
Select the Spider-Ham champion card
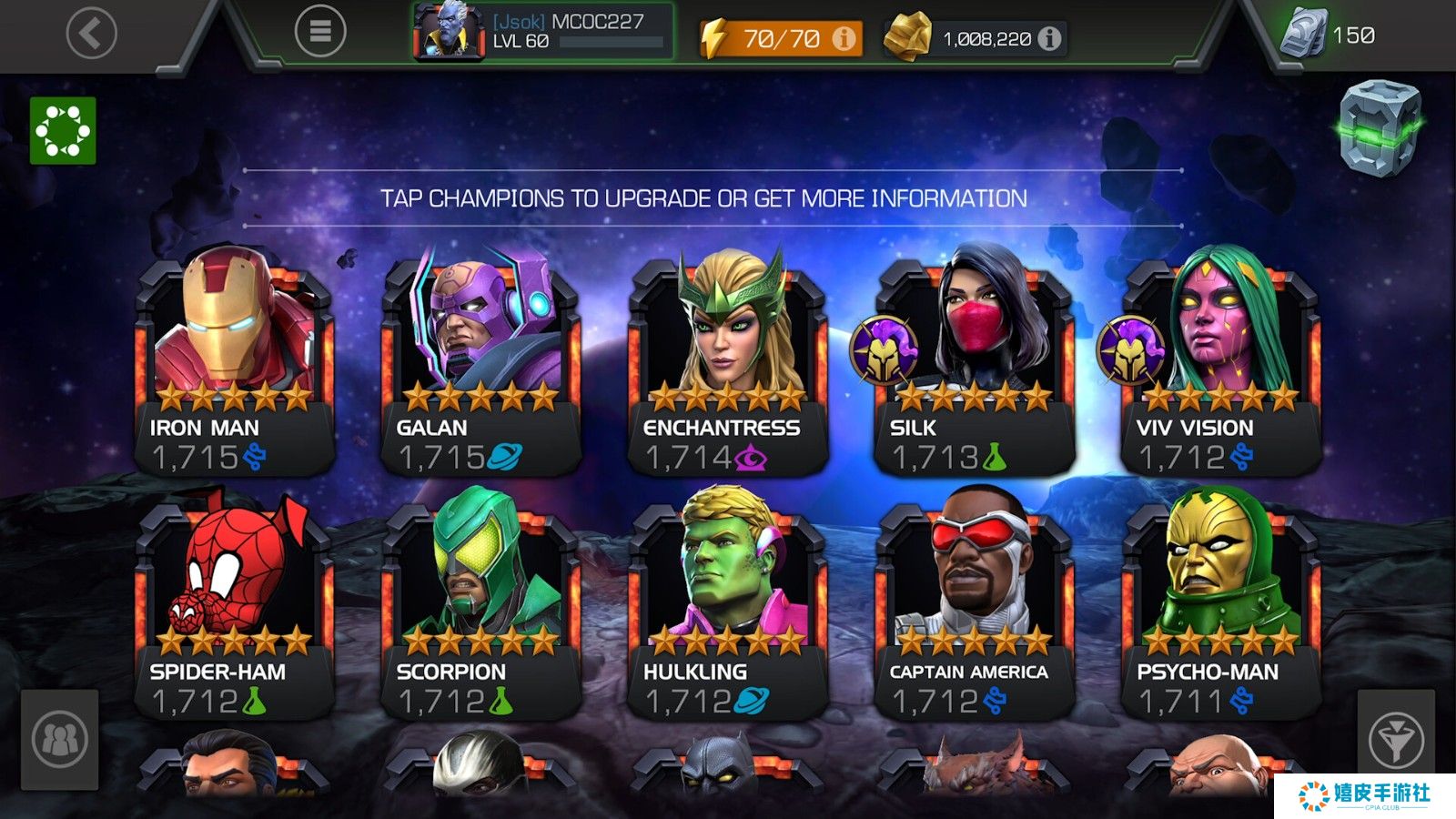tap(234, 608)
